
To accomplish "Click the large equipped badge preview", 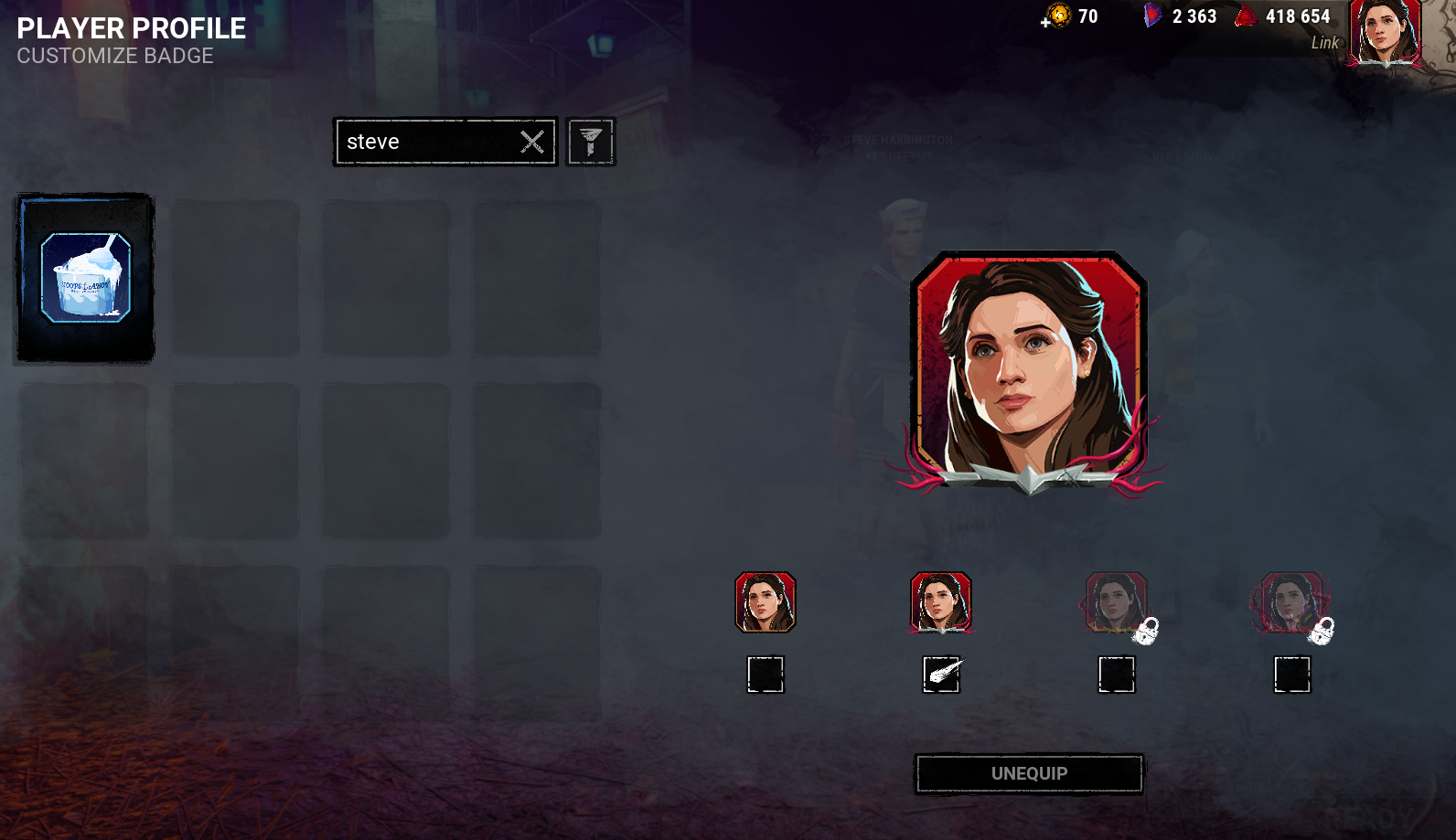I will [1029, 370].
